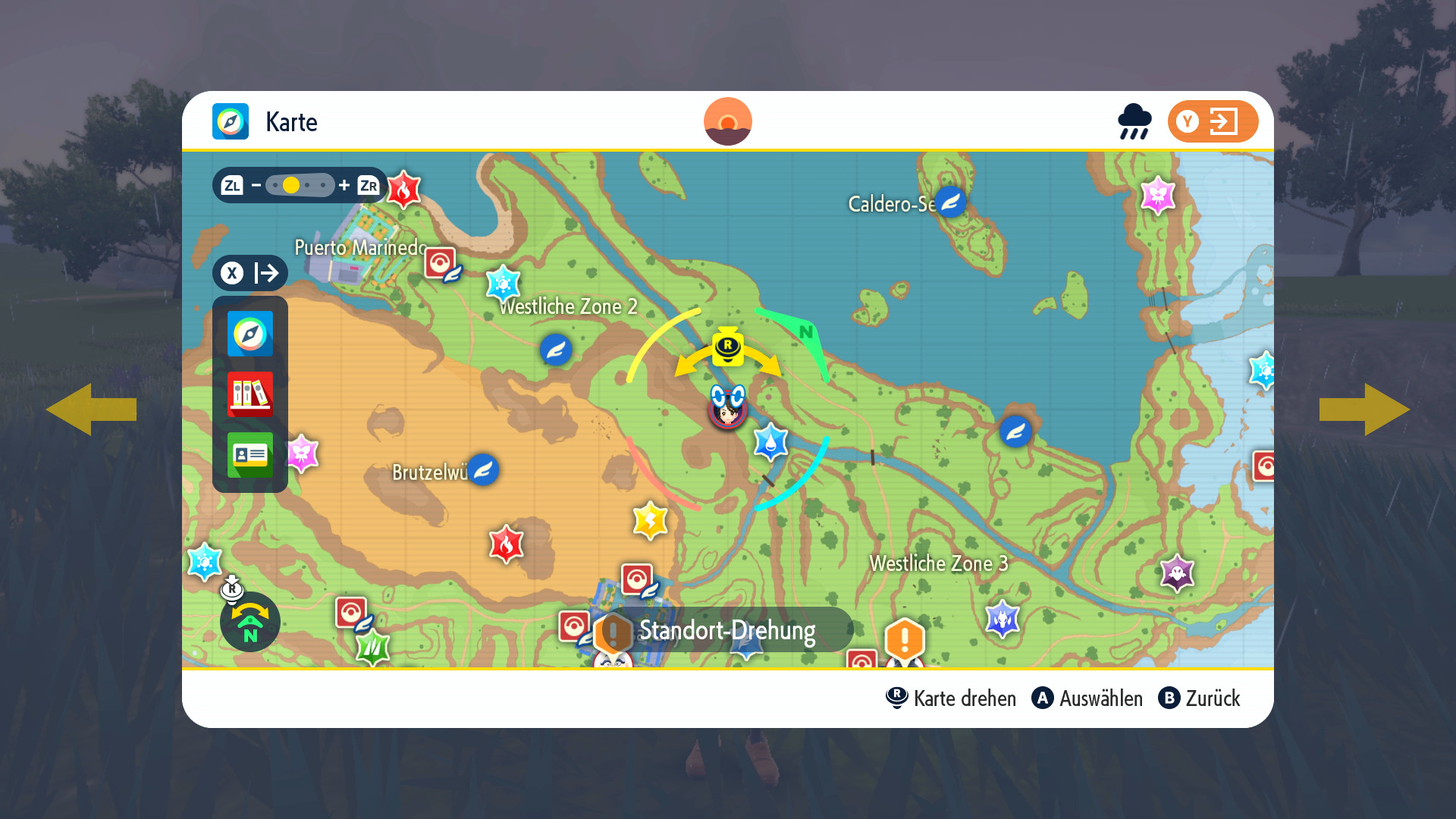Adjust the map zoom level slider
1456x819 pixels.
pos(300,185)
